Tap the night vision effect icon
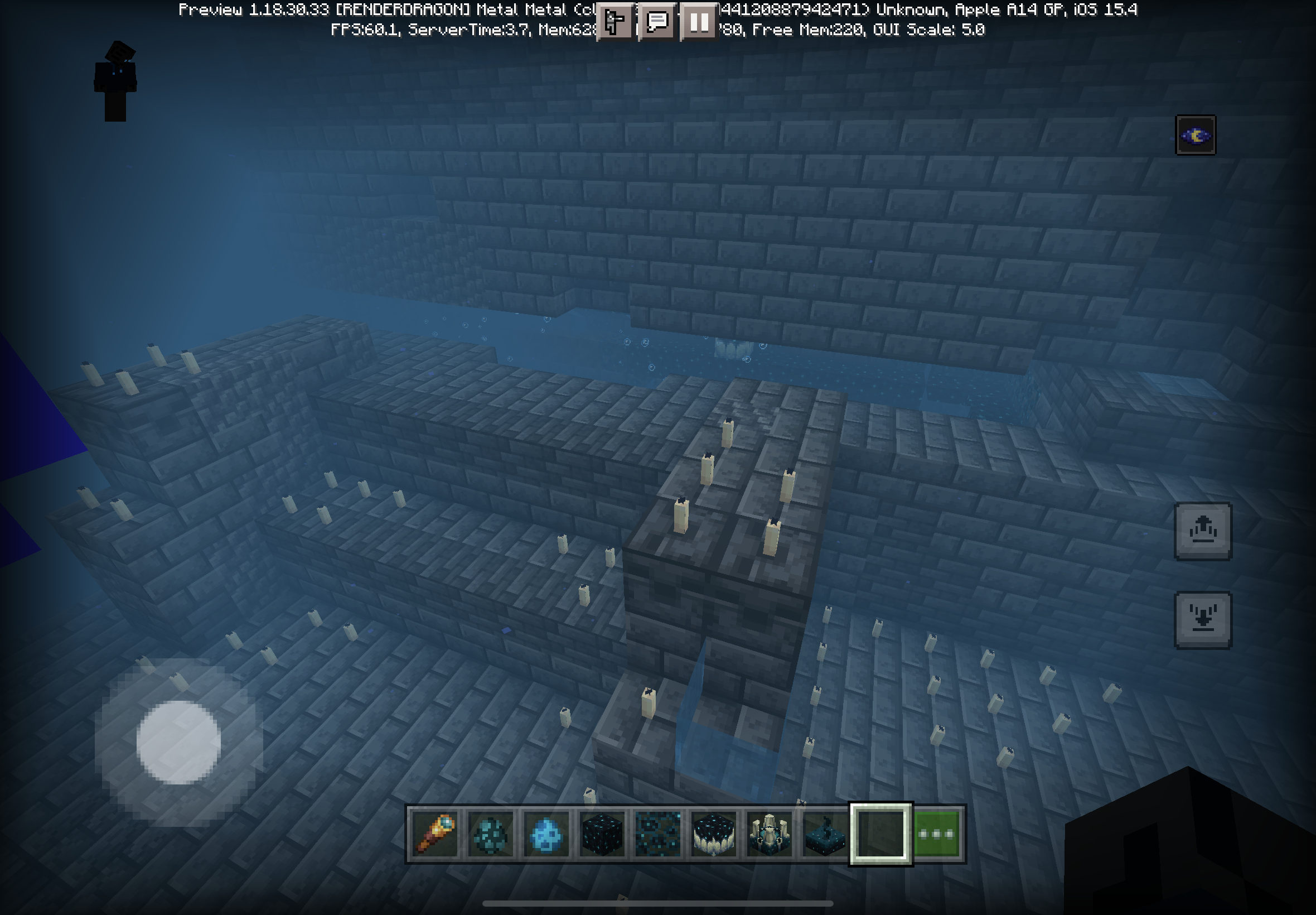1316x915 pixels. click(x=1195, y=136)
